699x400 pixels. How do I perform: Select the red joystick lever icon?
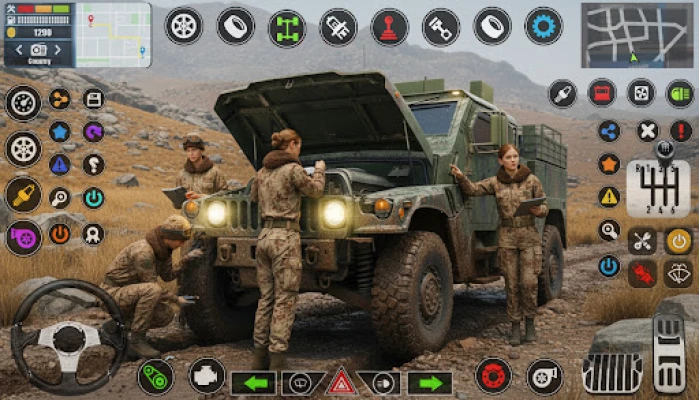pyautogui.click(x=389, y=27)
